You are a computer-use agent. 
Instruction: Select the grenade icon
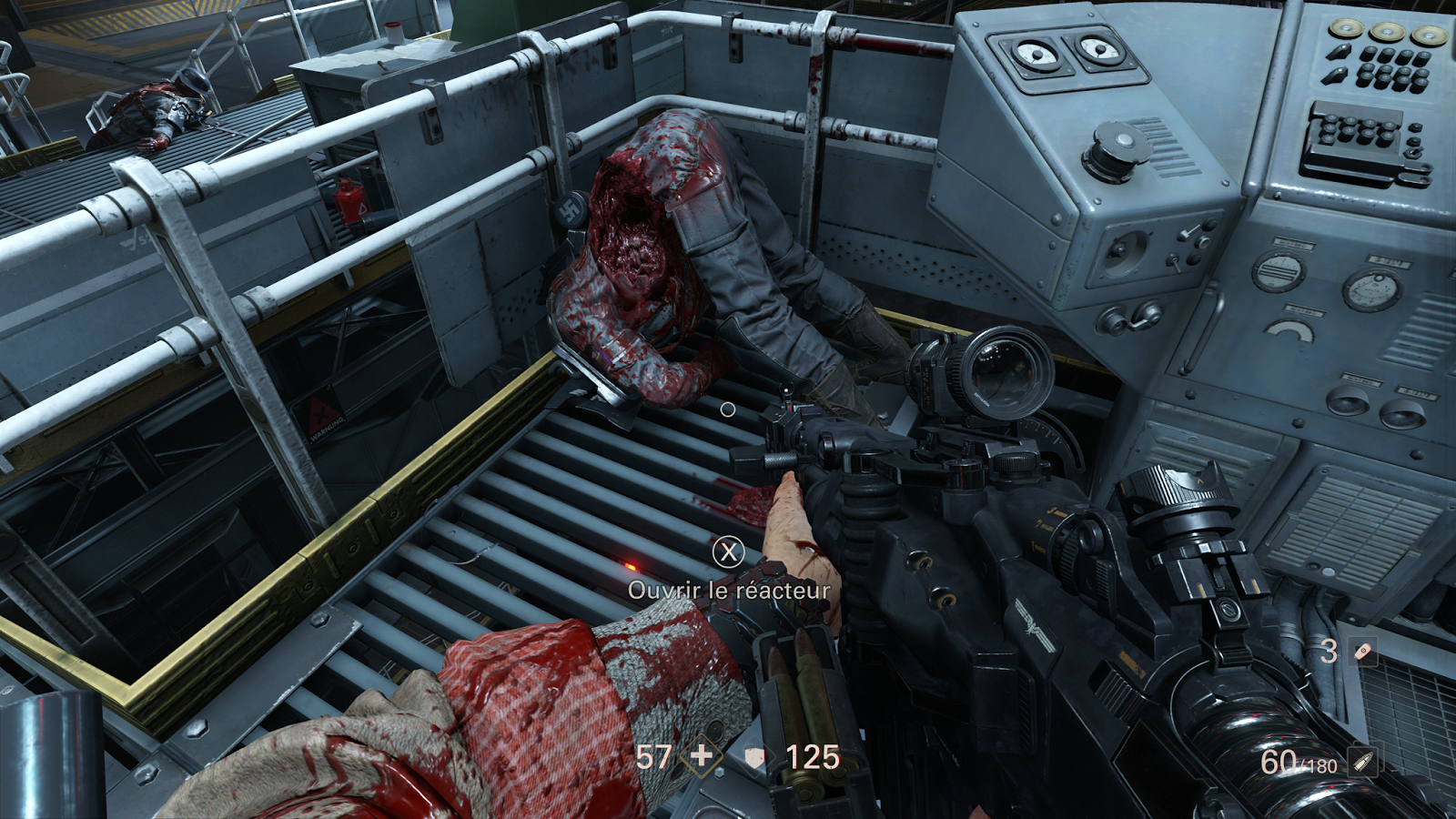point(1362,651)
